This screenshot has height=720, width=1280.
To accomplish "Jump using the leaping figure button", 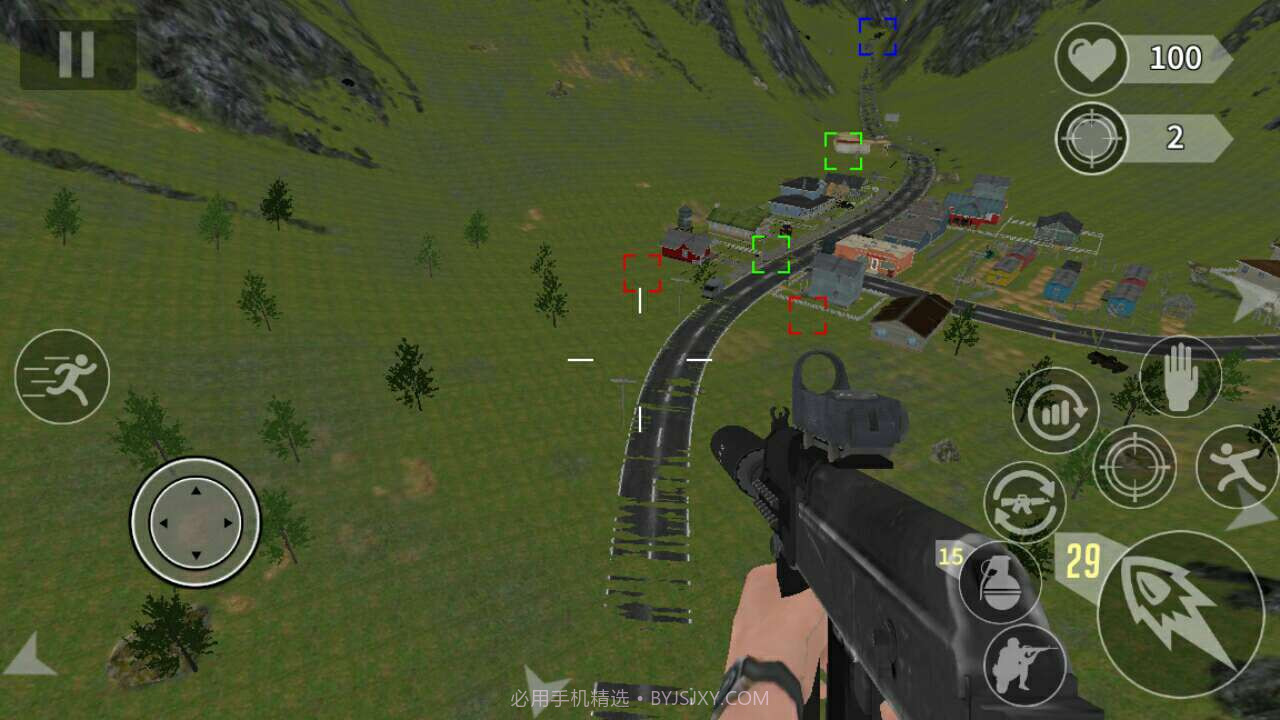I will [x=1236, y=467].
